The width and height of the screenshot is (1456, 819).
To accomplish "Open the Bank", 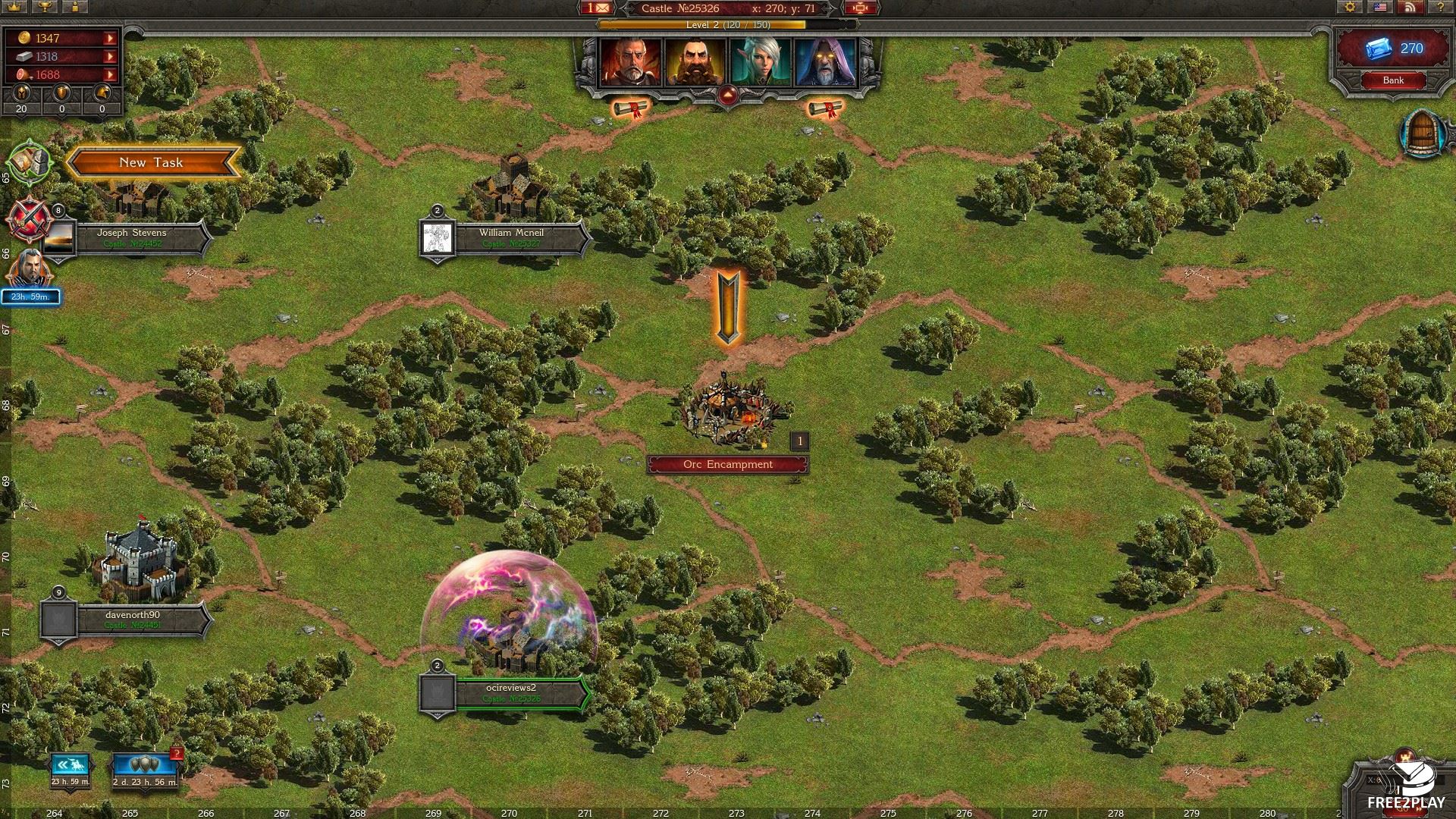I will click(x=1392, y=80).
